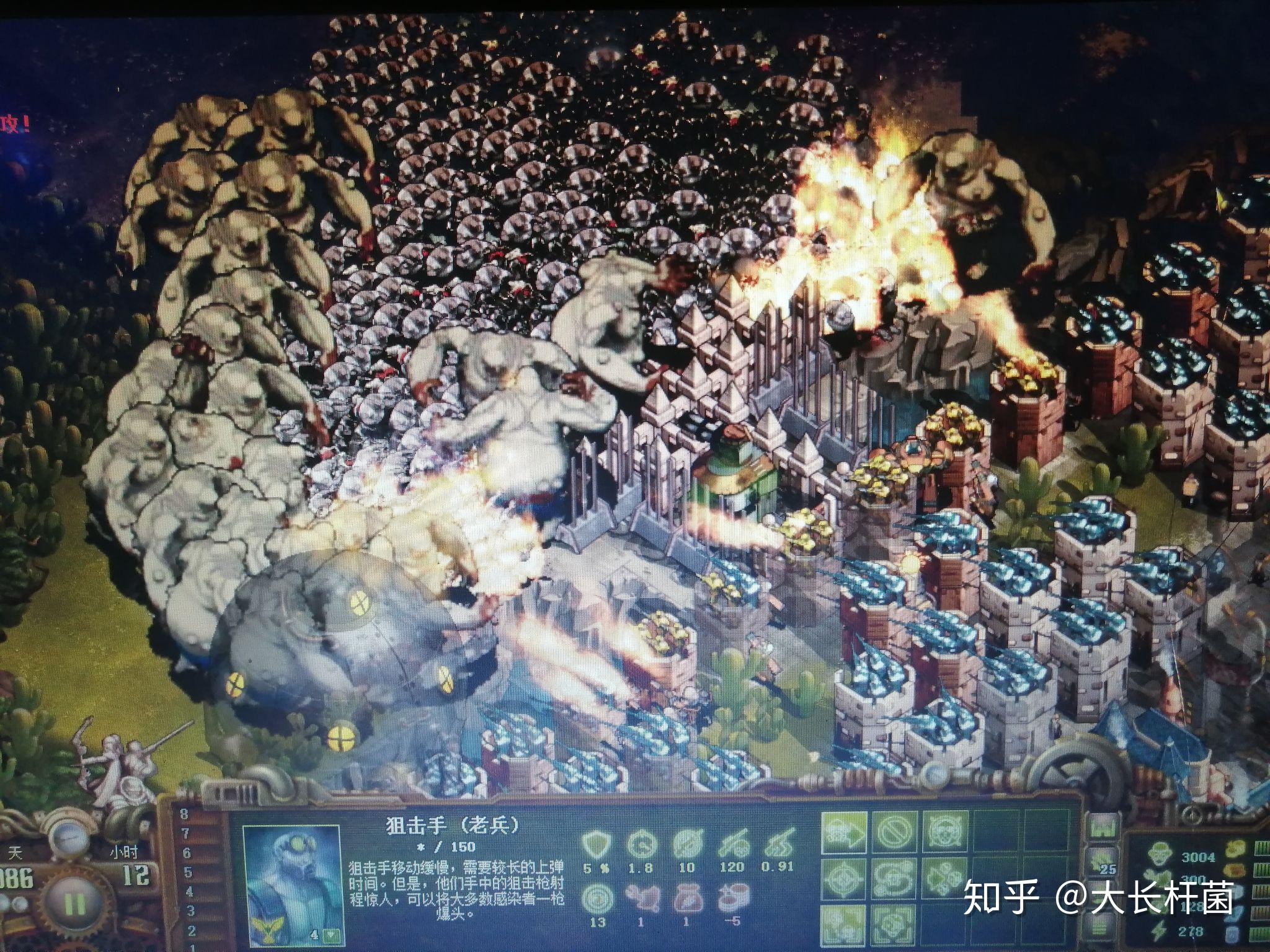
Task: Click the food cost icon showing 1
Action: [x=642, y=897]
